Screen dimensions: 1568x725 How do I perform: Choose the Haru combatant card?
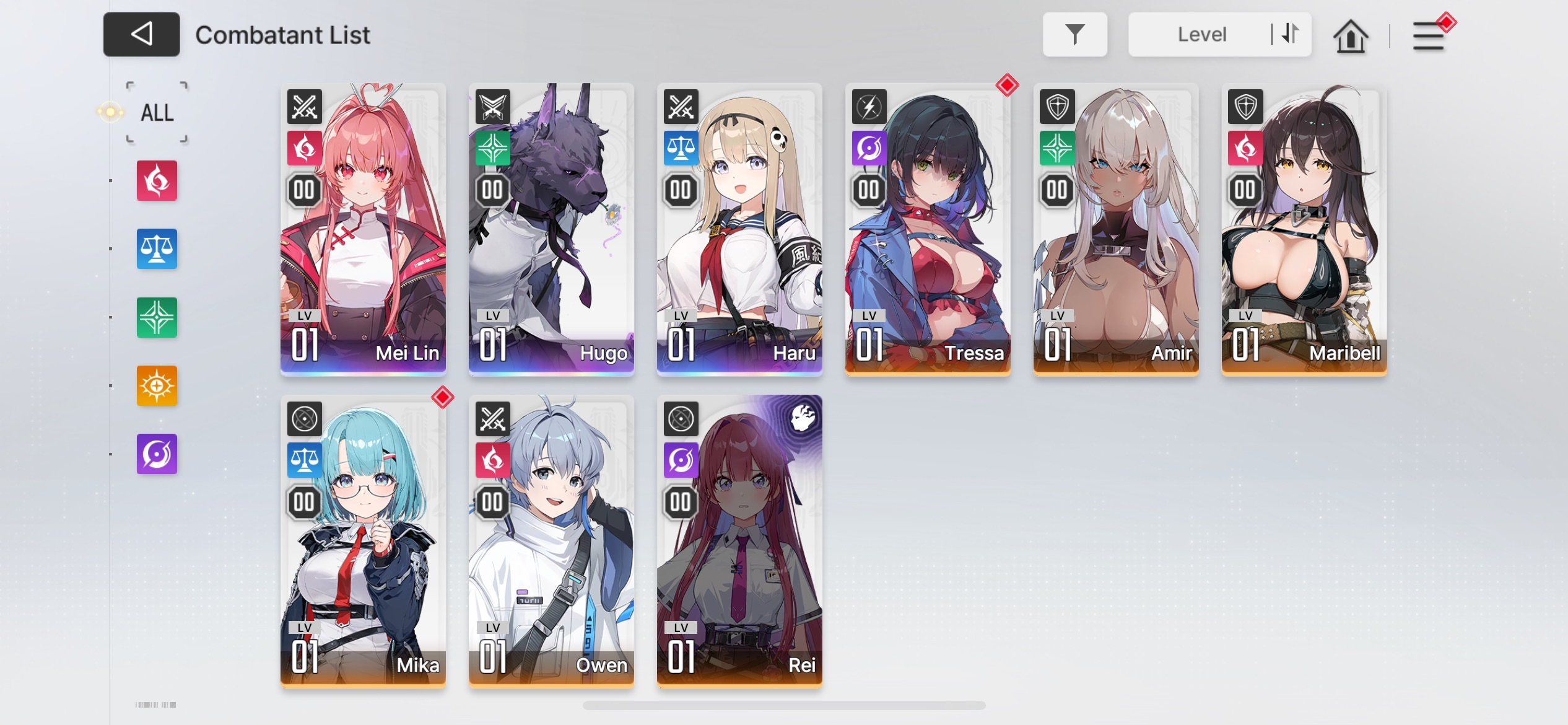coord(739,229)
